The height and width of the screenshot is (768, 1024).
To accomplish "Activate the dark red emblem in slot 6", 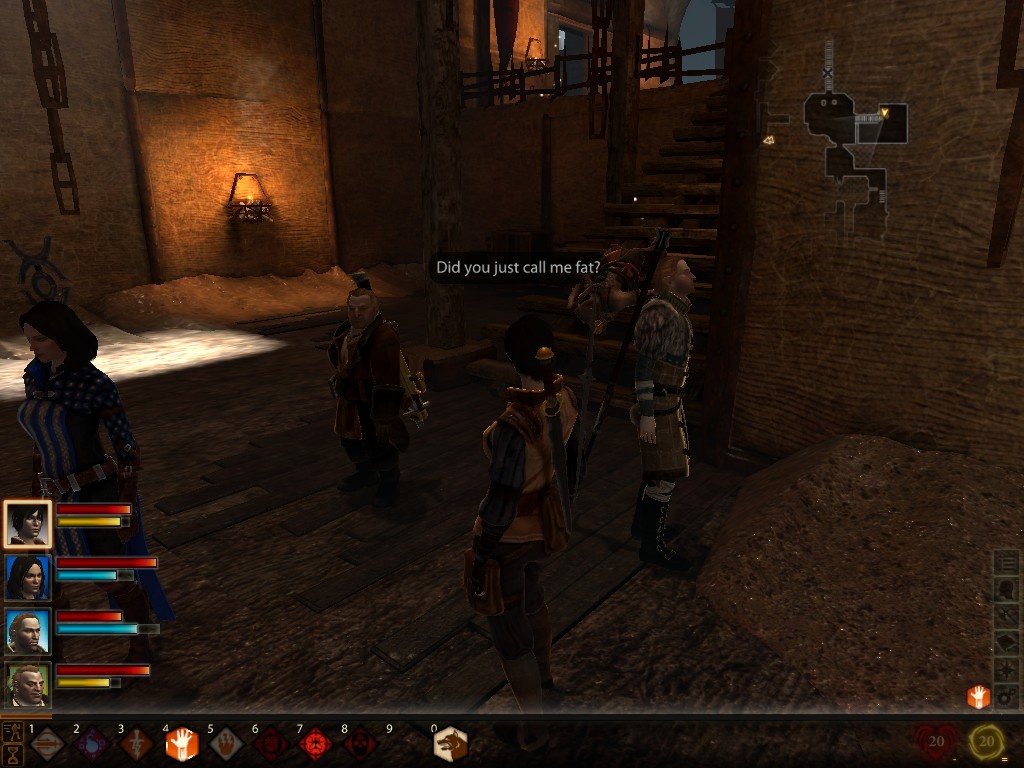I will tap(270, 744).
